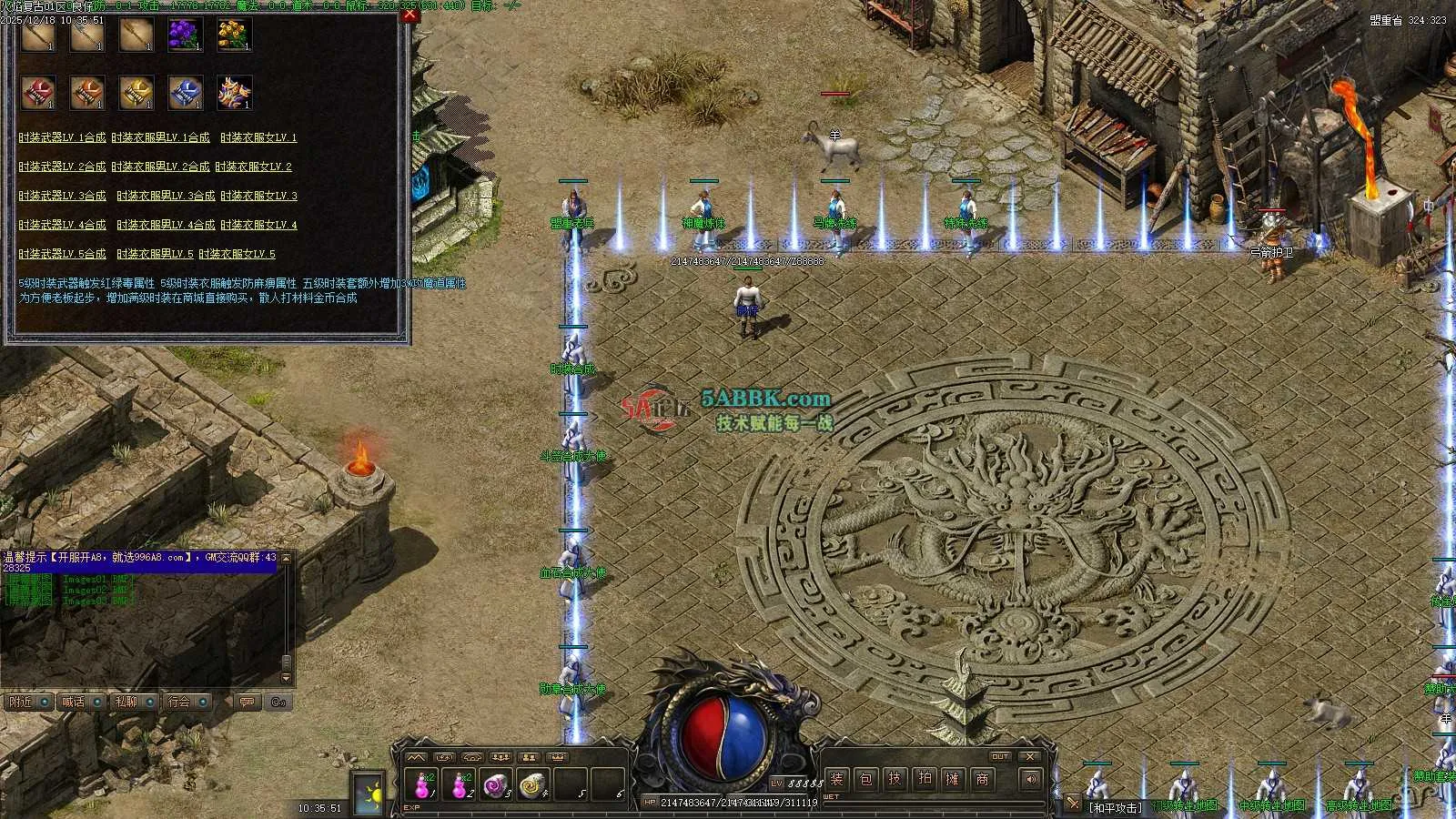Open the equipment panel (装)
Image resolution: width=1456 pixels, height=819 pixels.
coord(836,779)
